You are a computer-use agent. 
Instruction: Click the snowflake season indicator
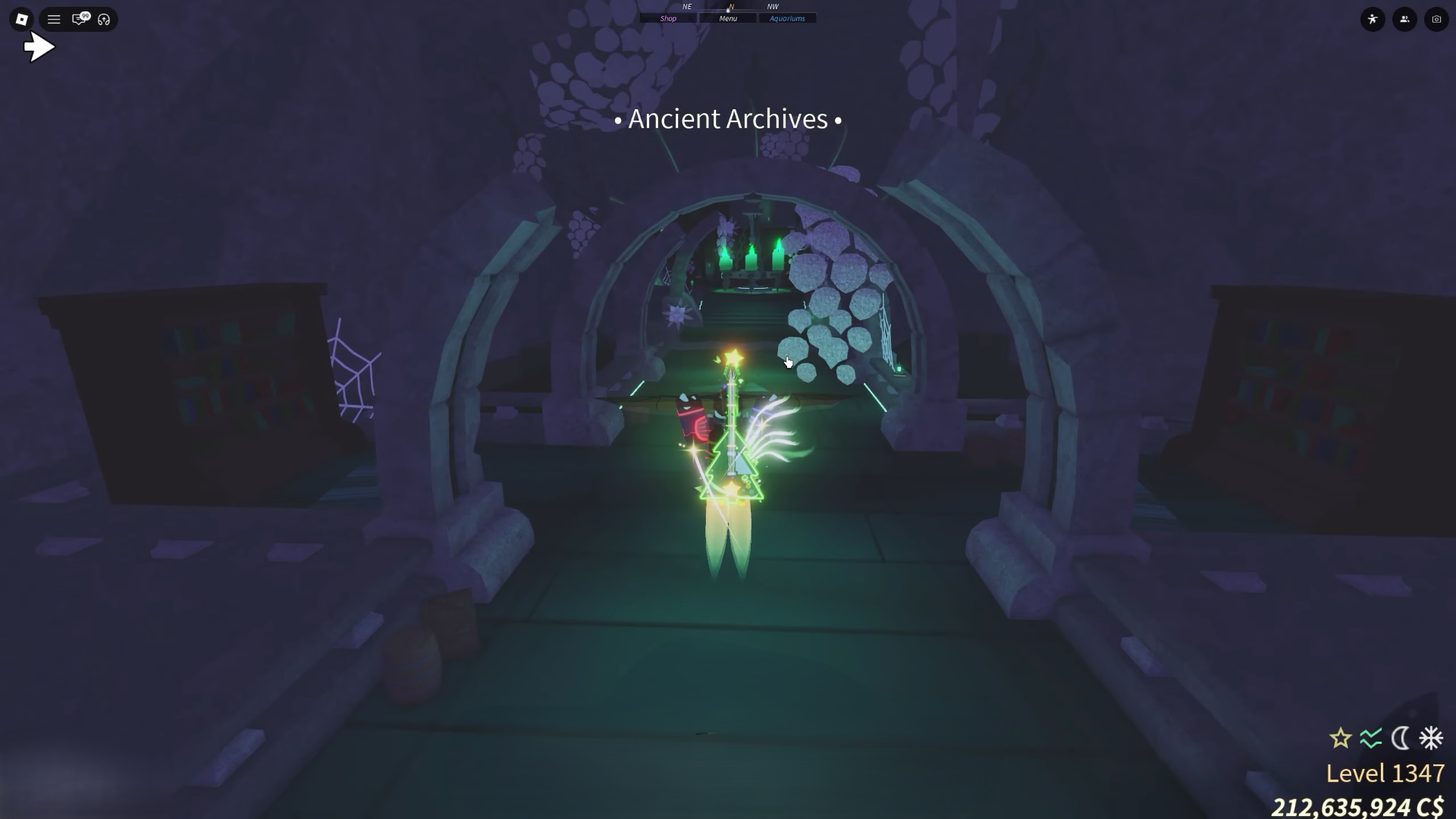click(x=1429, y=738)
